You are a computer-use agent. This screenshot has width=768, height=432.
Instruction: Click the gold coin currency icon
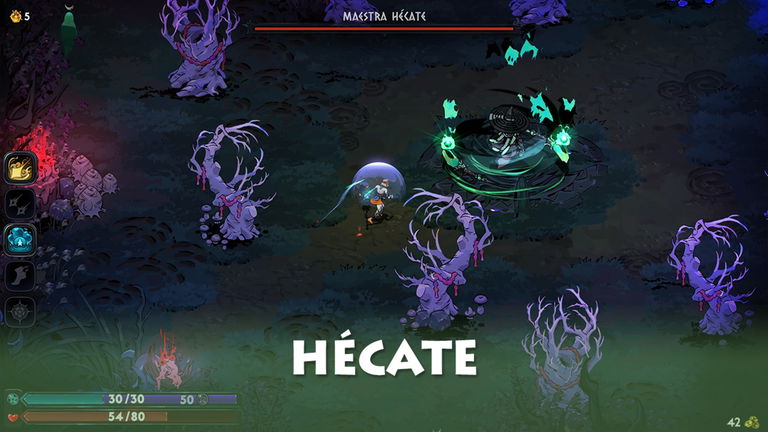pos(751,422)
